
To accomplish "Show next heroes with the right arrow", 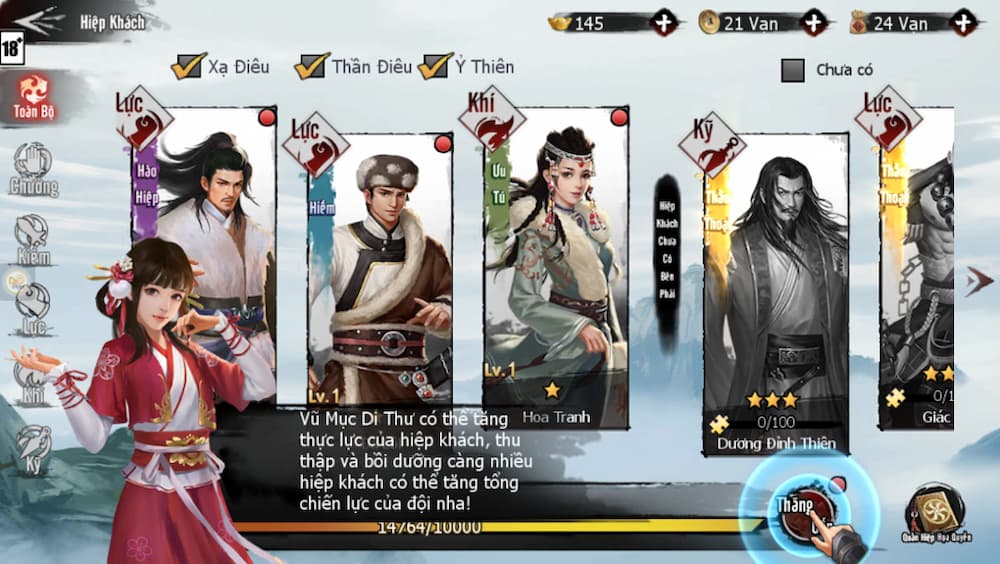I will tap(978, 282).
